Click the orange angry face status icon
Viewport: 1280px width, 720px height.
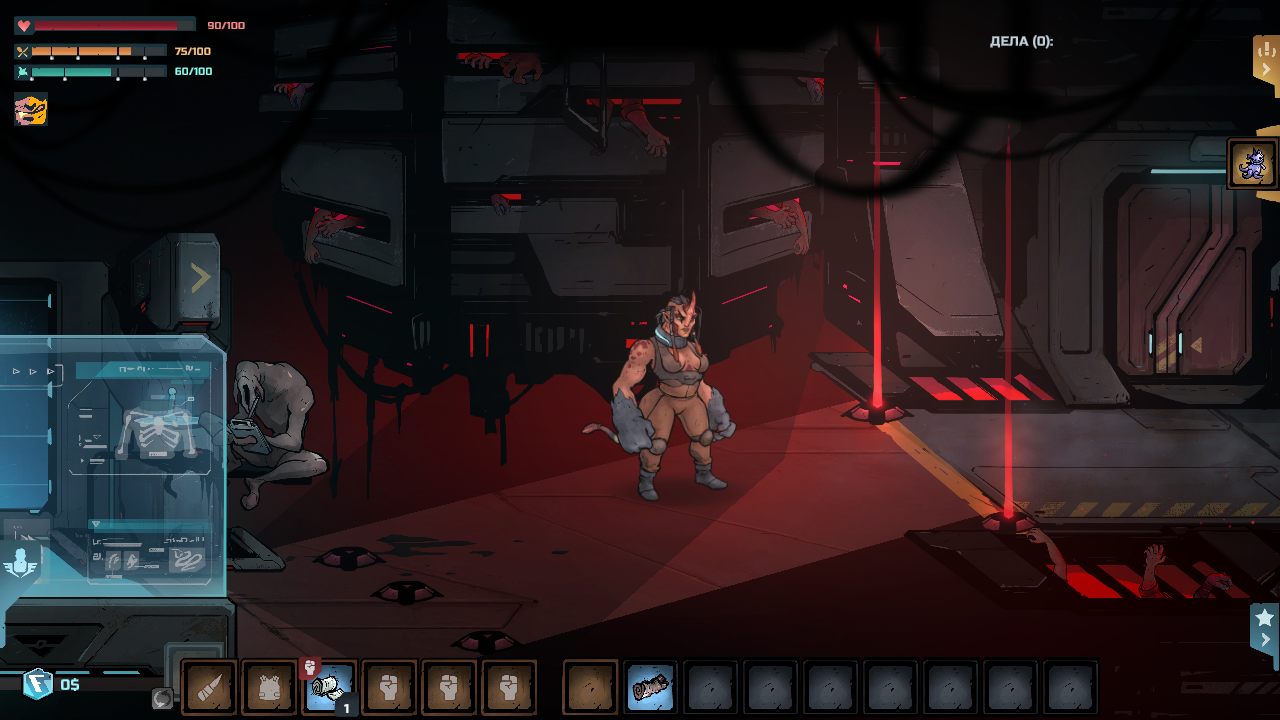coord(31,108)
